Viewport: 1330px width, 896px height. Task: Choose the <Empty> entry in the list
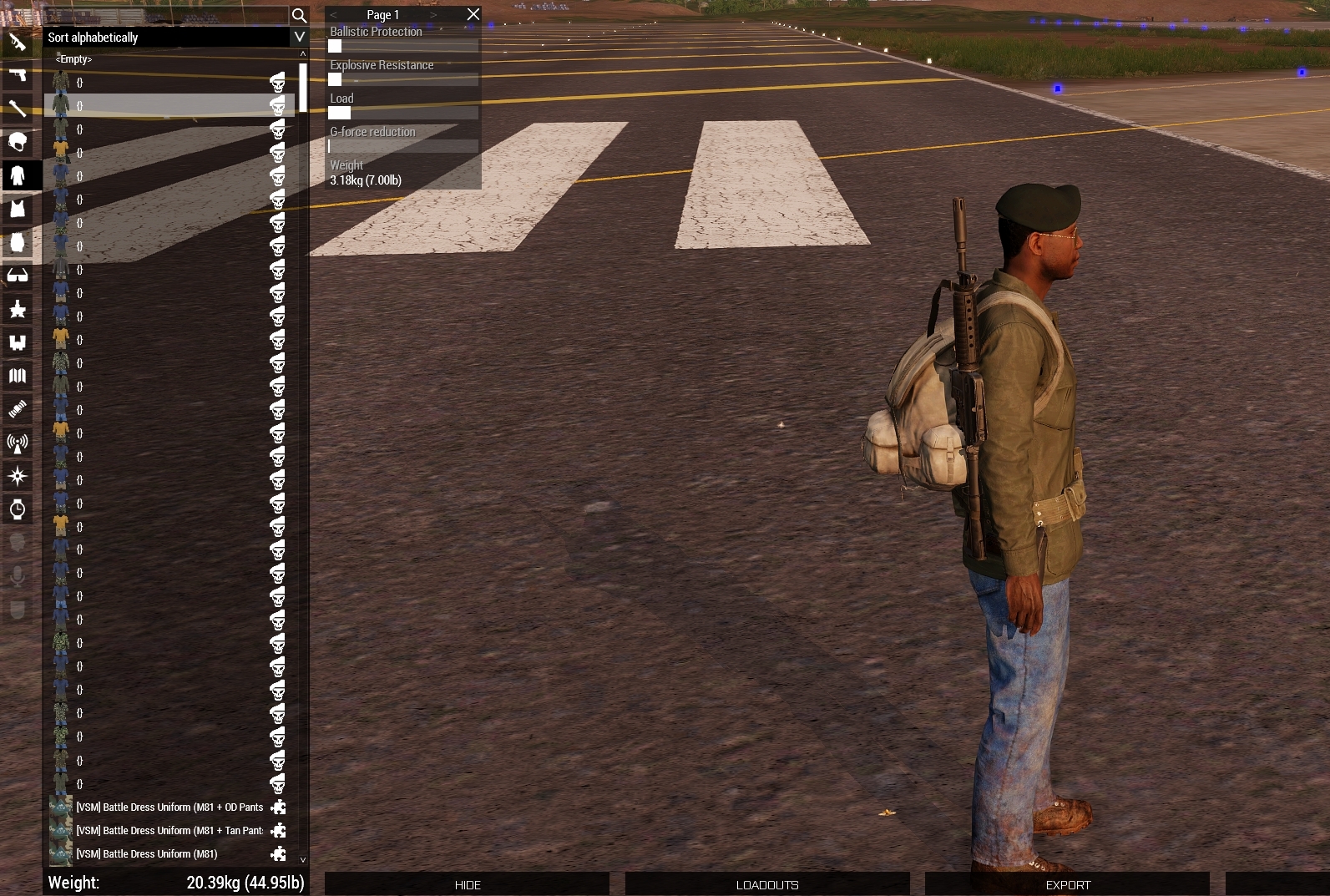(x=73, y=58)
